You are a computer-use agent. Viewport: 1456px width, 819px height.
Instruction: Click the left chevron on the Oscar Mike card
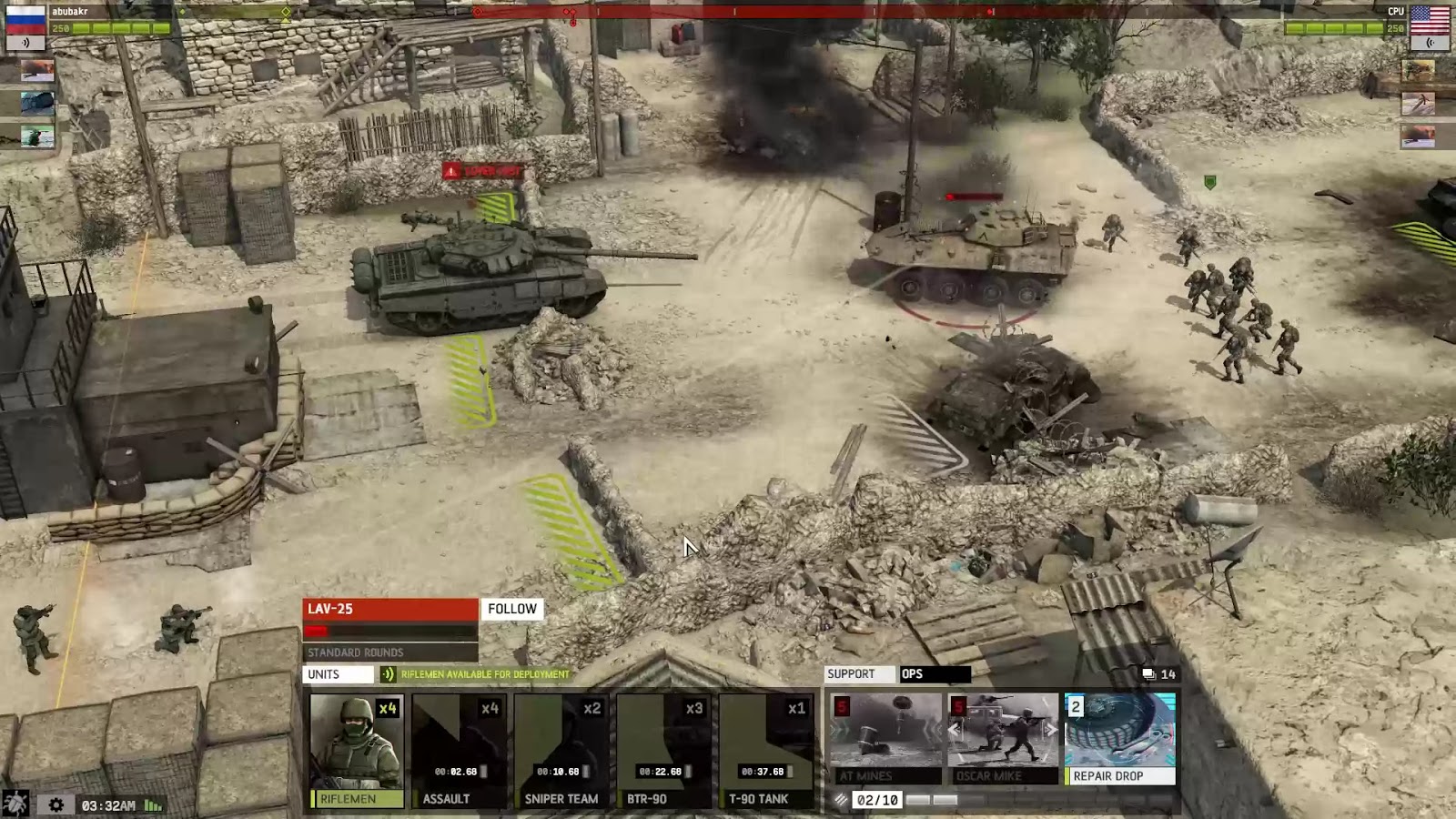pos(953,730)
